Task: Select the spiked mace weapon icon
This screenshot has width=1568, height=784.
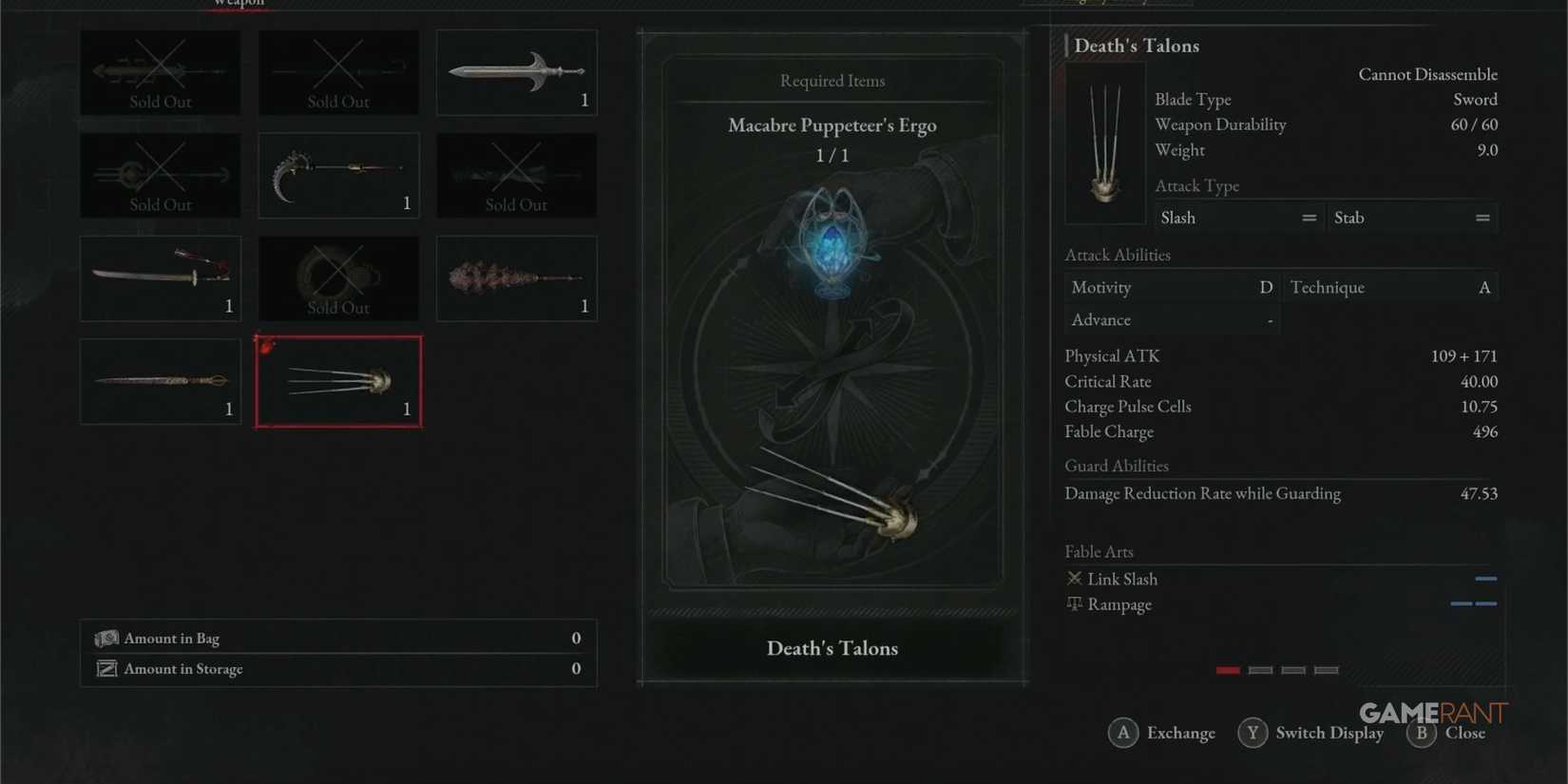Action: [x=516, y=277]
